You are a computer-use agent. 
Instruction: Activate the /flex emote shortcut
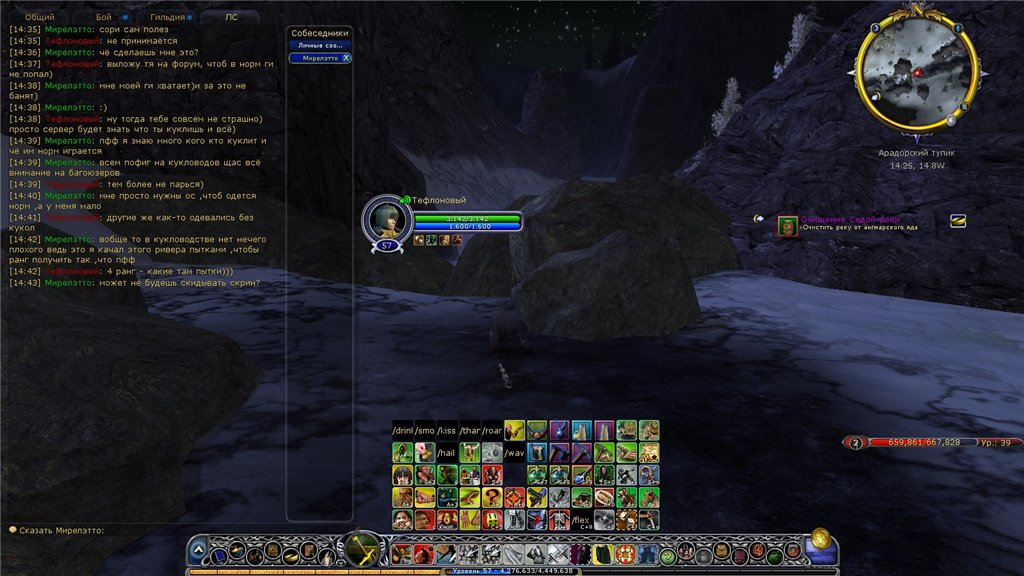581,520
